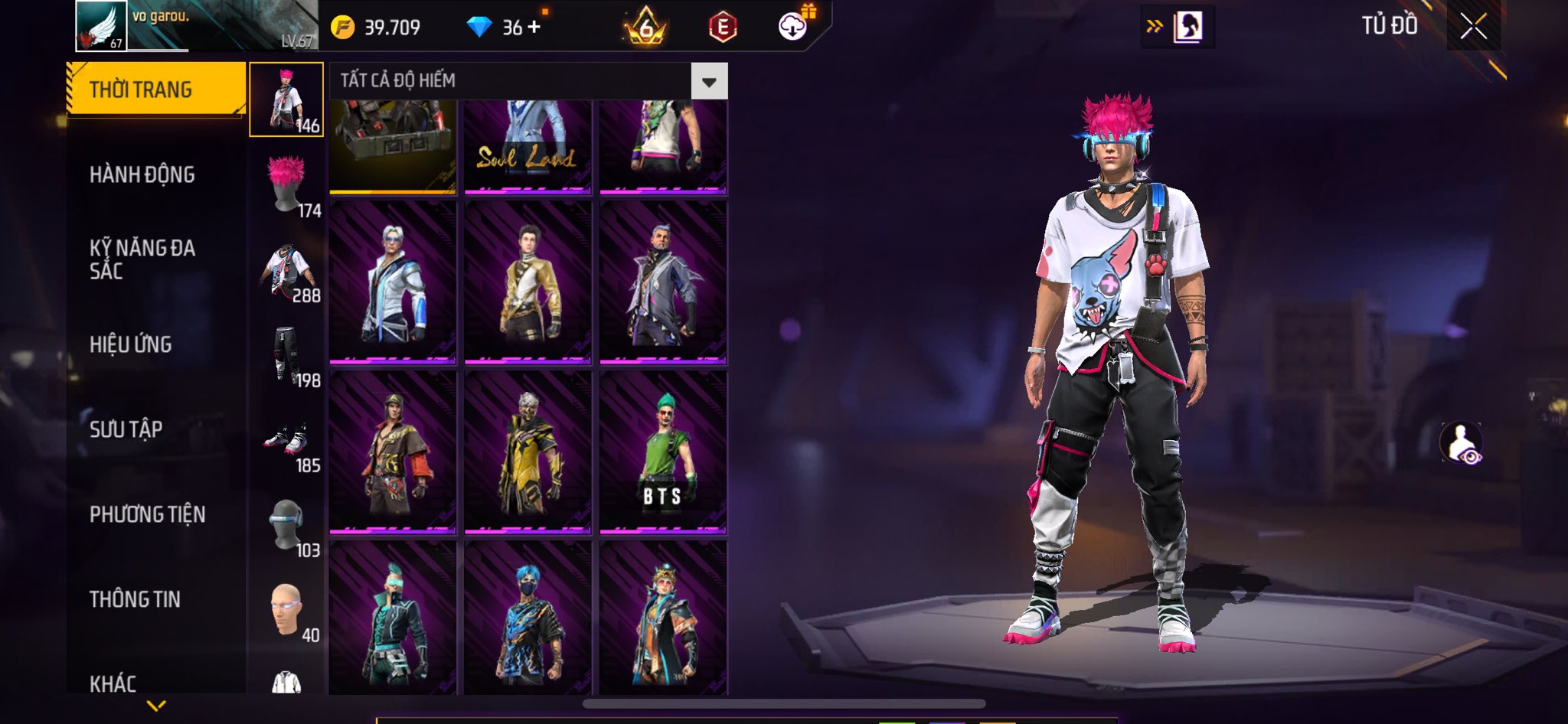Switch to the Hành Động tab
The image size is (1568, 724).
[142, 174]
